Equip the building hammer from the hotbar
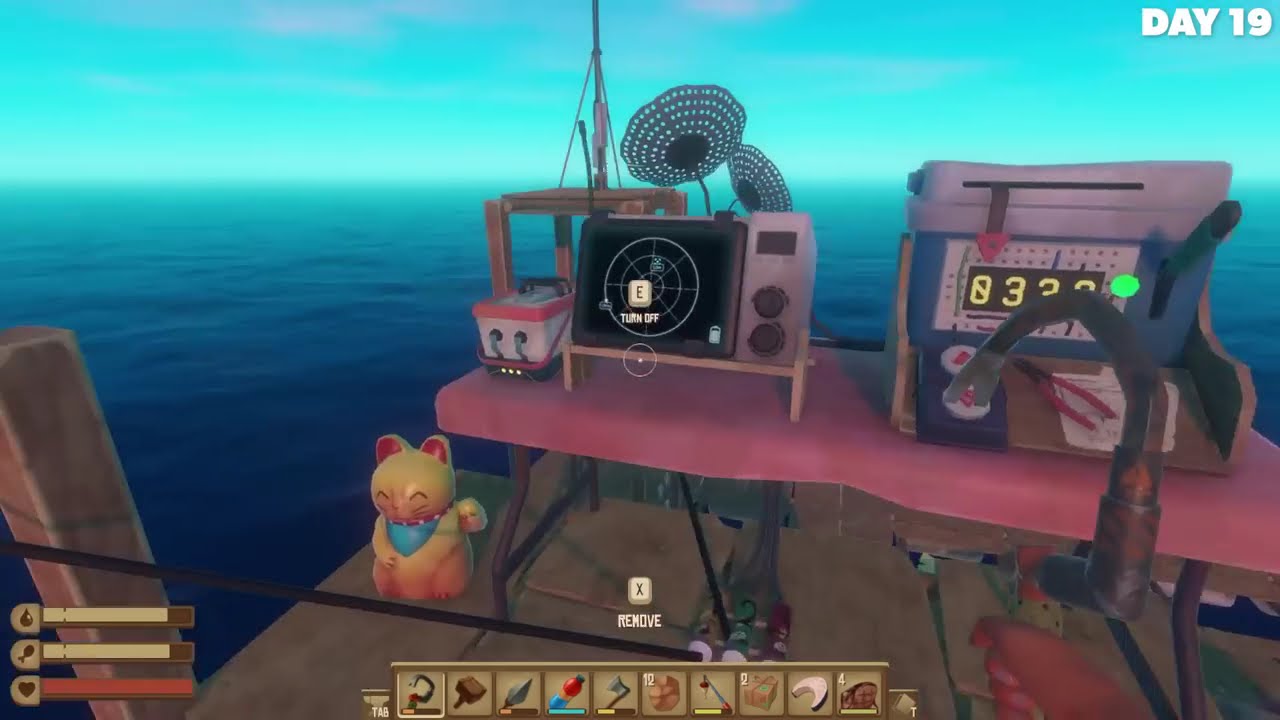This screenshot has width=1280, height=720. click(x=469, y=693)
